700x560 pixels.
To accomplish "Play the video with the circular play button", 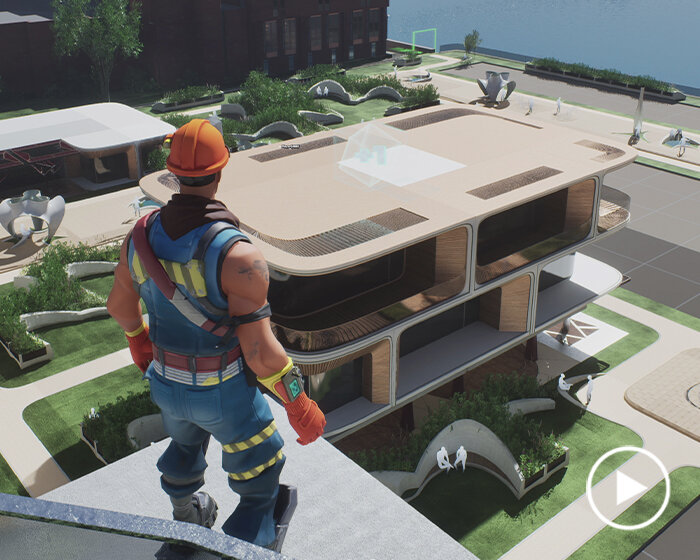I will click(x=627, y=488).
